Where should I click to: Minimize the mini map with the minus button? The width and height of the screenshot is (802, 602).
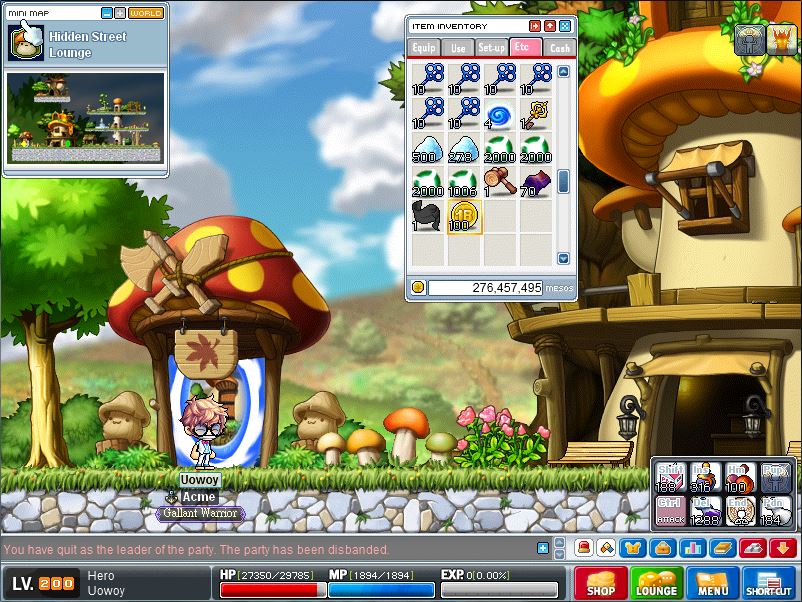coord(107,13)
